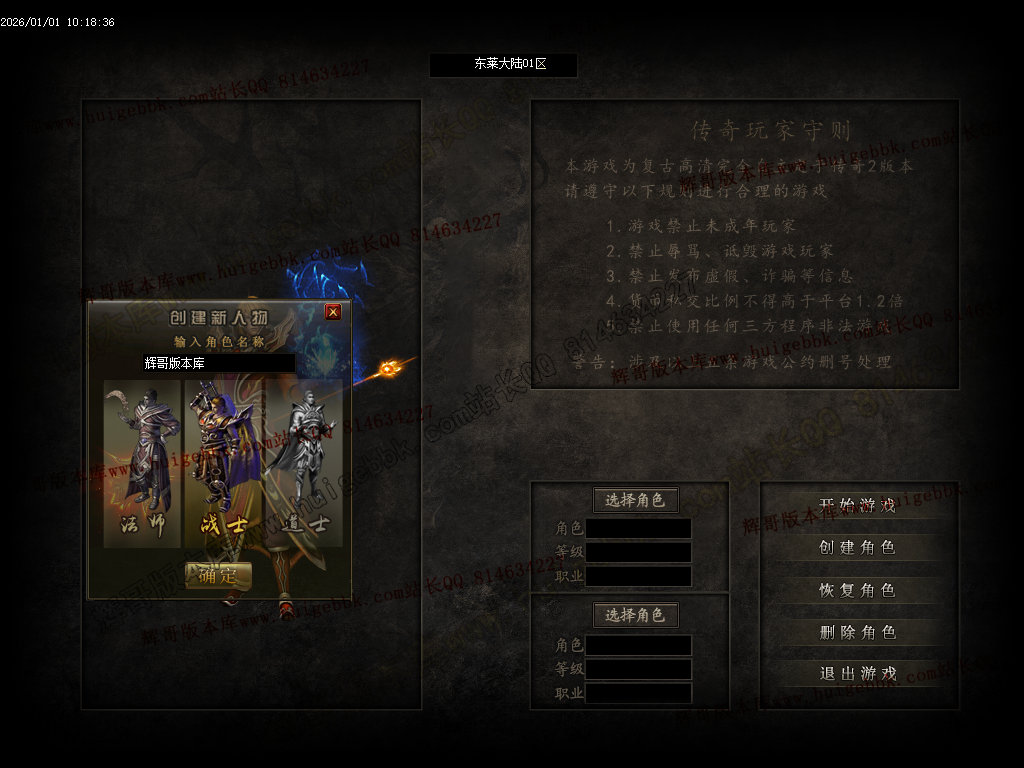
Task: Start the game with 开始游戏
Action: coord(857,505)
